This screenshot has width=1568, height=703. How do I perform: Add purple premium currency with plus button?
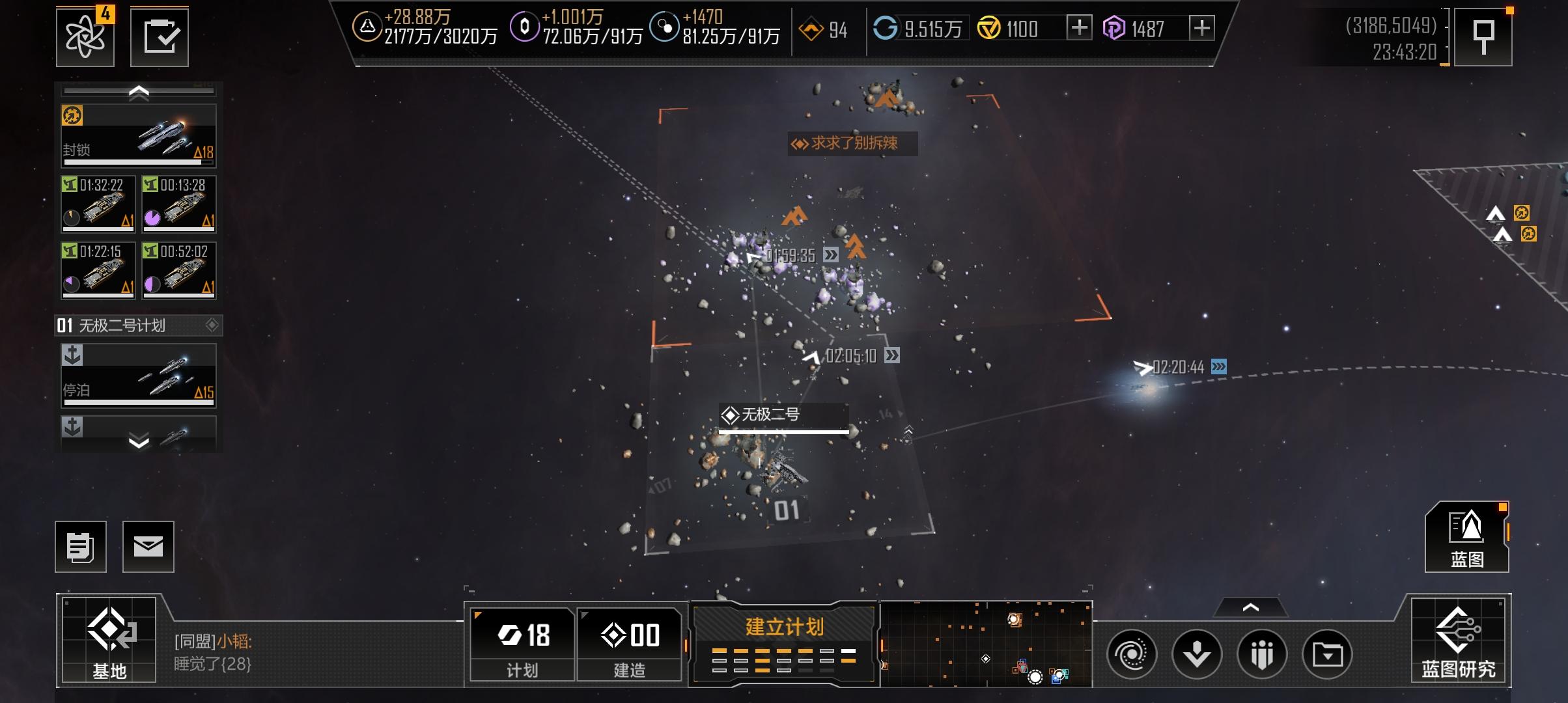[1201, 28]
